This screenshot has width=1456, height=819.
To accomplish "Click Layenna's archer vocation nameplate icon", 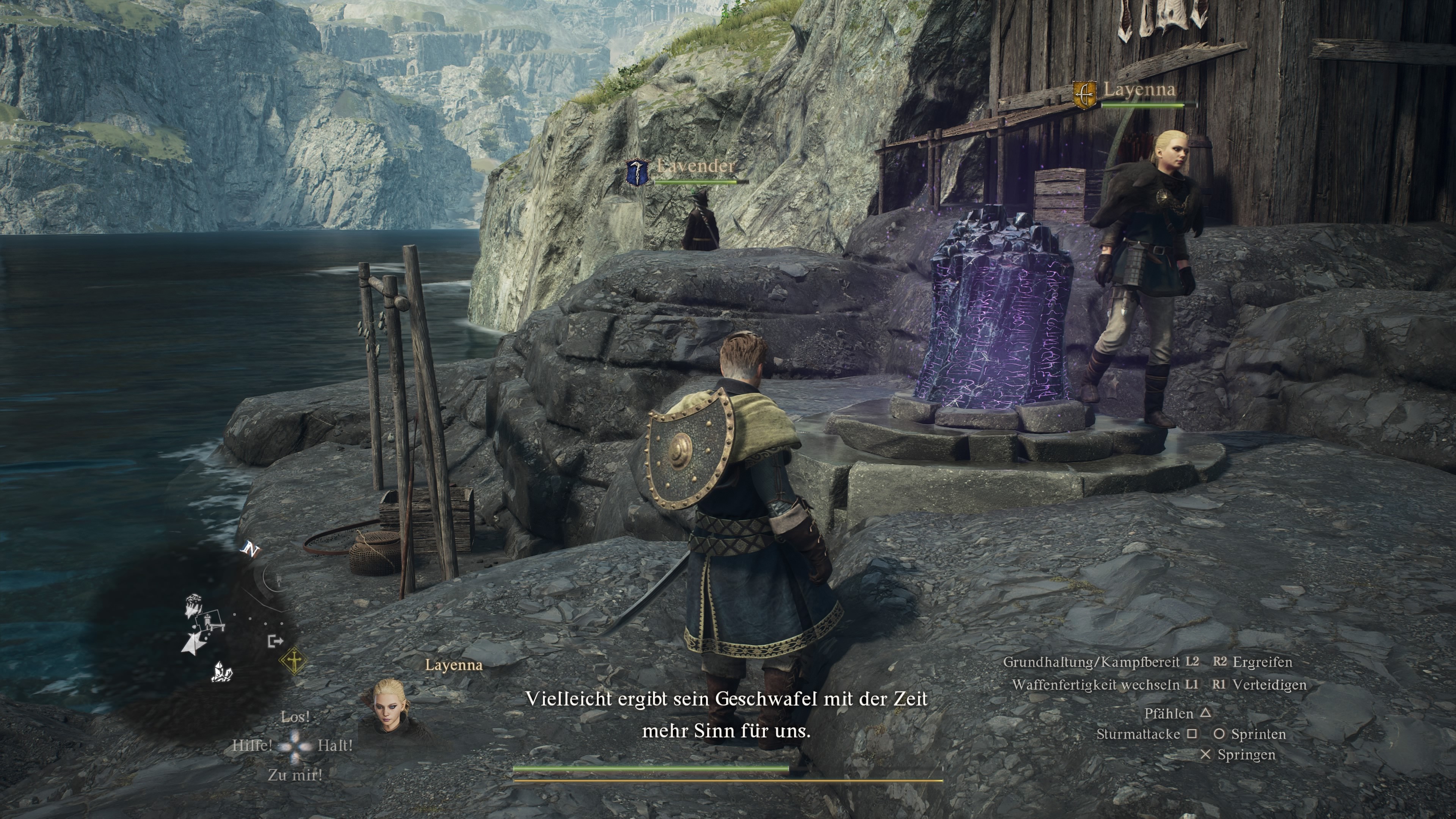I will pos(1085,94).
